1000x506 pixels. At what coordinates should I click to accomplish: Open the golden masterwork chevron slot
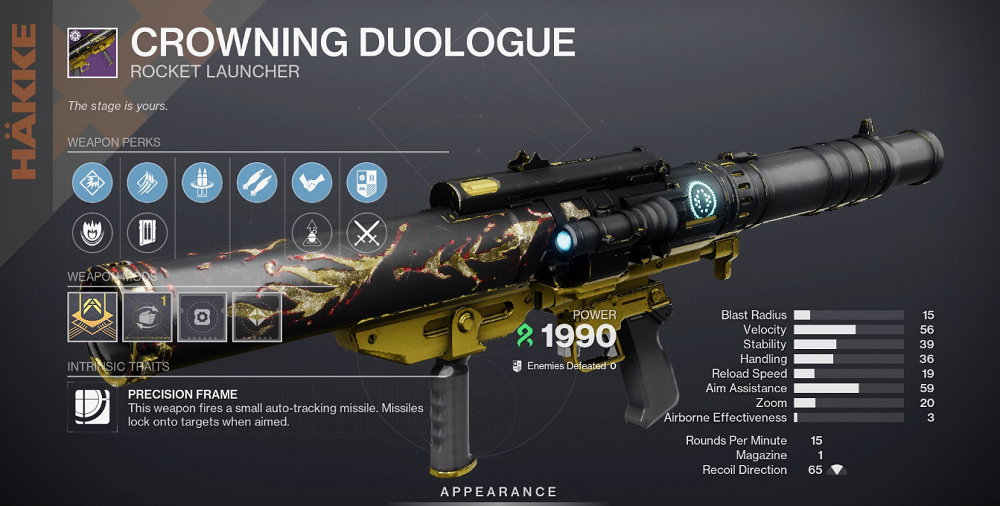[92, 317]
